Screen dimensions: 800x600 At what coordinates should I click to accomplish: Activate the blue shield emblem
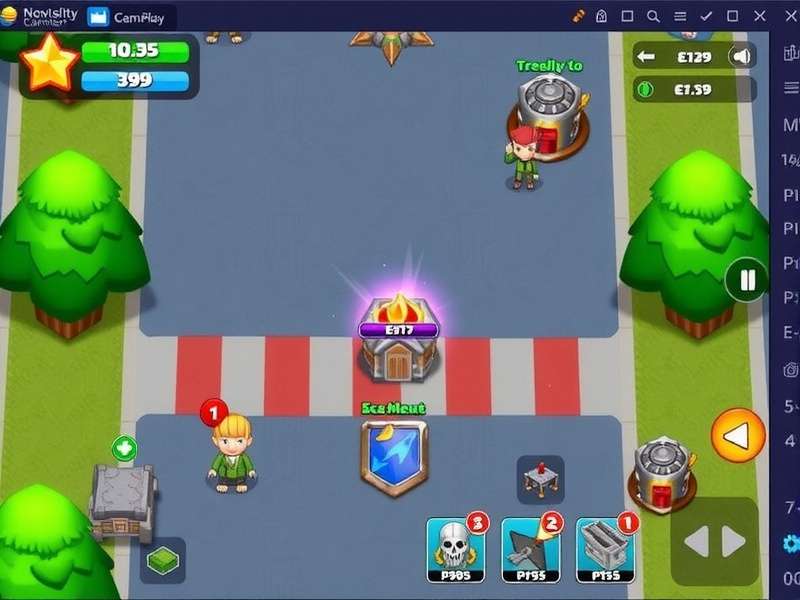(x=394, y=457)
